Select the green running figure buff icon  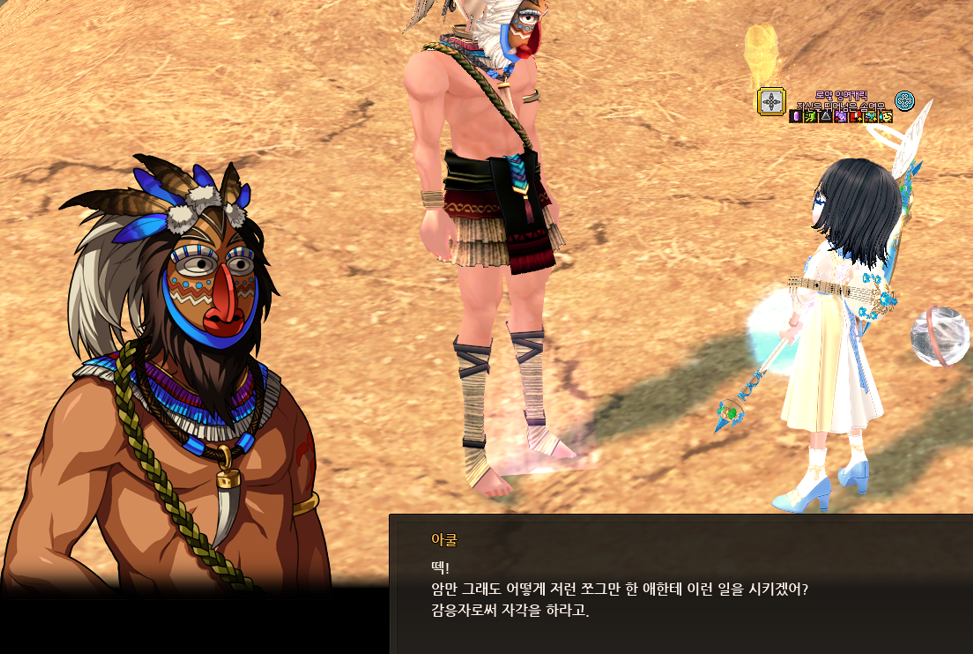(810, 116)
